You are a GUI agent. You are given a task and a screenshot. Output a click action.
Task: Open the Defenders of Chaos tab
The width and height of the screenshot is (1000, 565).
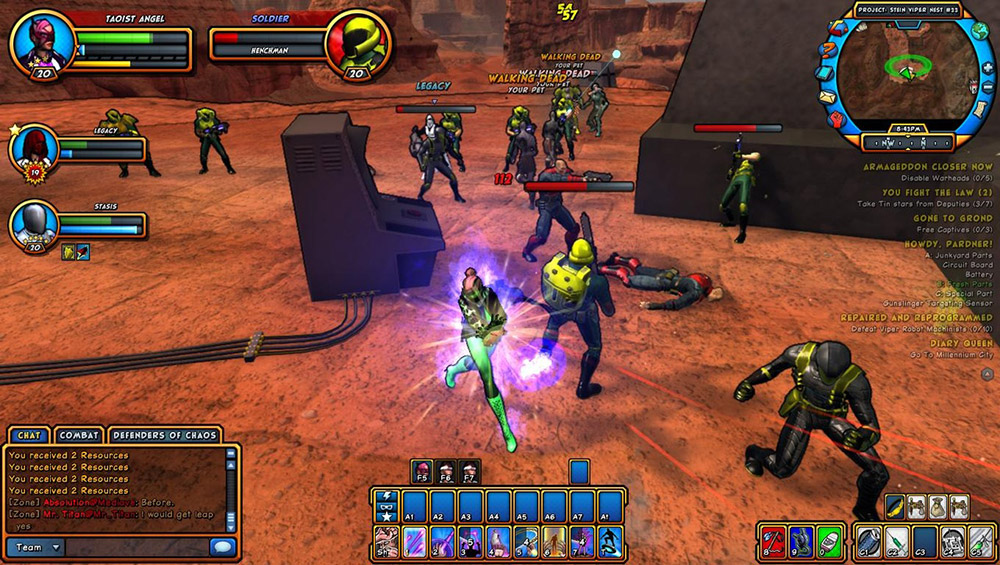pos(165,435)
